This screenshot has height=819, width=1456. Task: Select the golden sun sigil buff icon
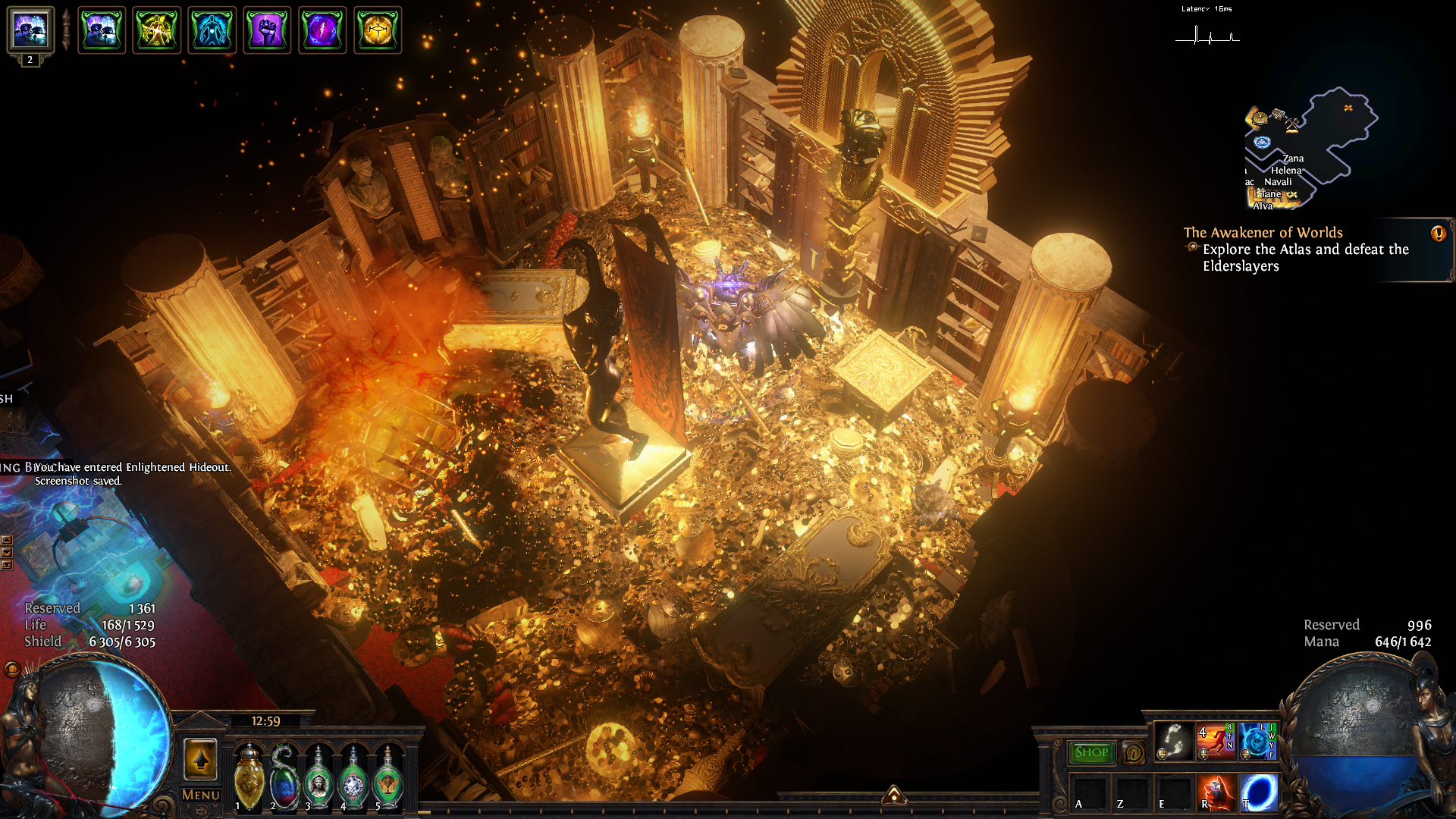click(x=378, y=30)
